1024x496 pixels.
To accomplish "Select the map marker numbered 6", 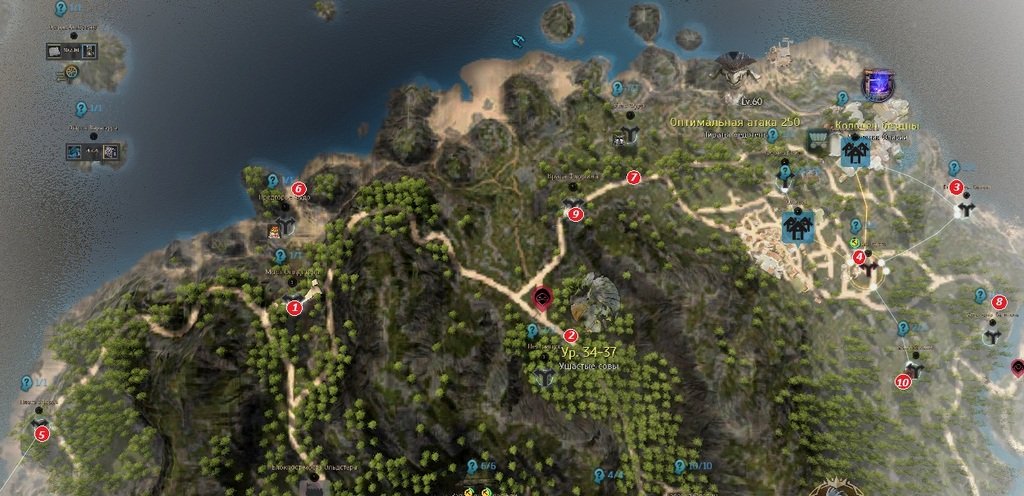I will [x=297, y=188].
